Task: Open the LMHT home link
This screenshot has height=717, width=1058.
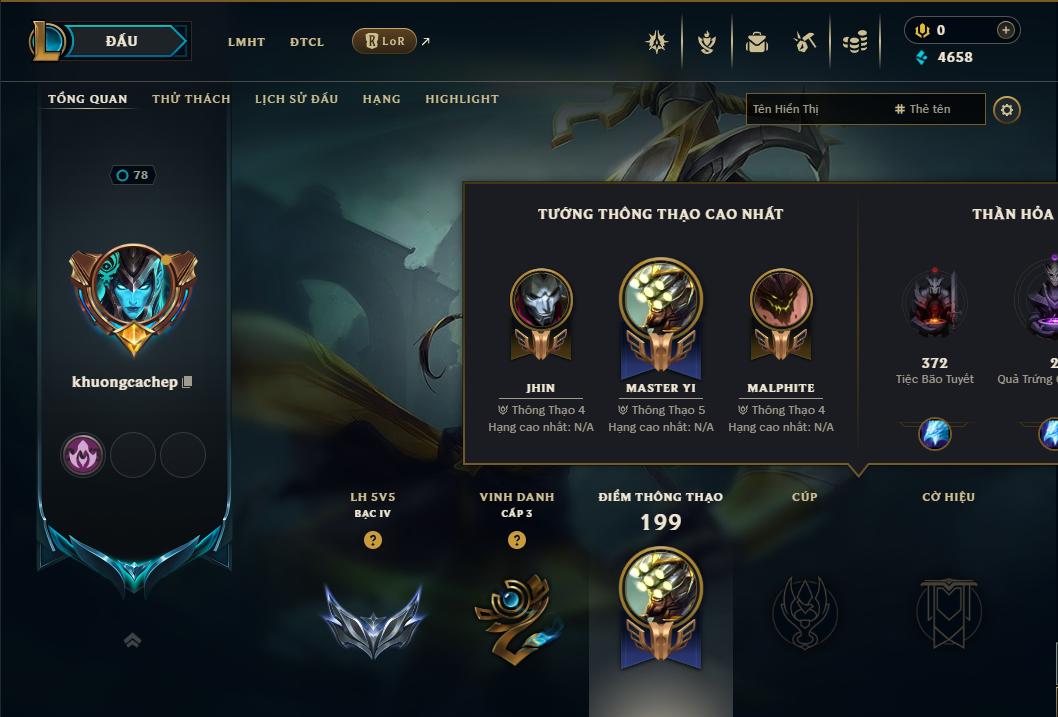Action: tap(246, 42)
